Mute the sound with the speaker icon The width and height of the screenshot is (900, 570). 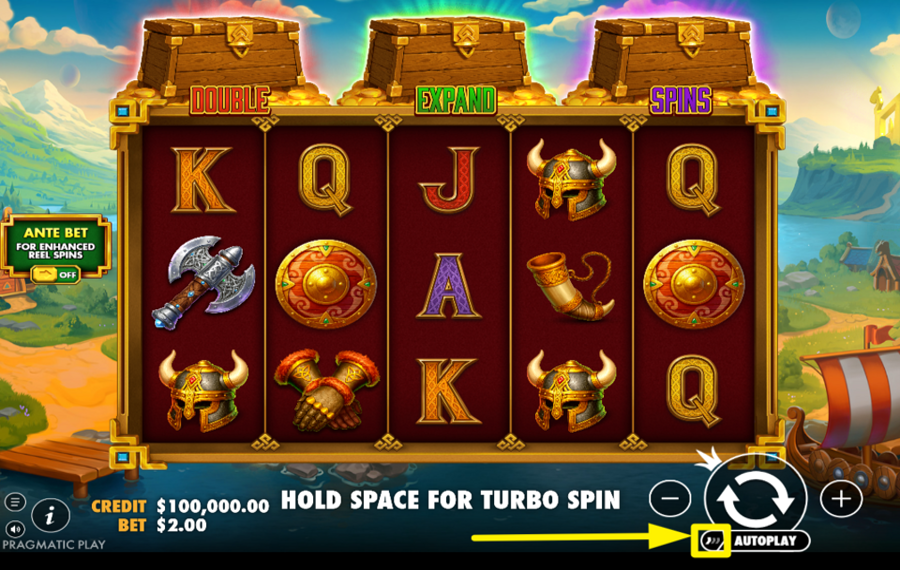(x=15, y=528)
